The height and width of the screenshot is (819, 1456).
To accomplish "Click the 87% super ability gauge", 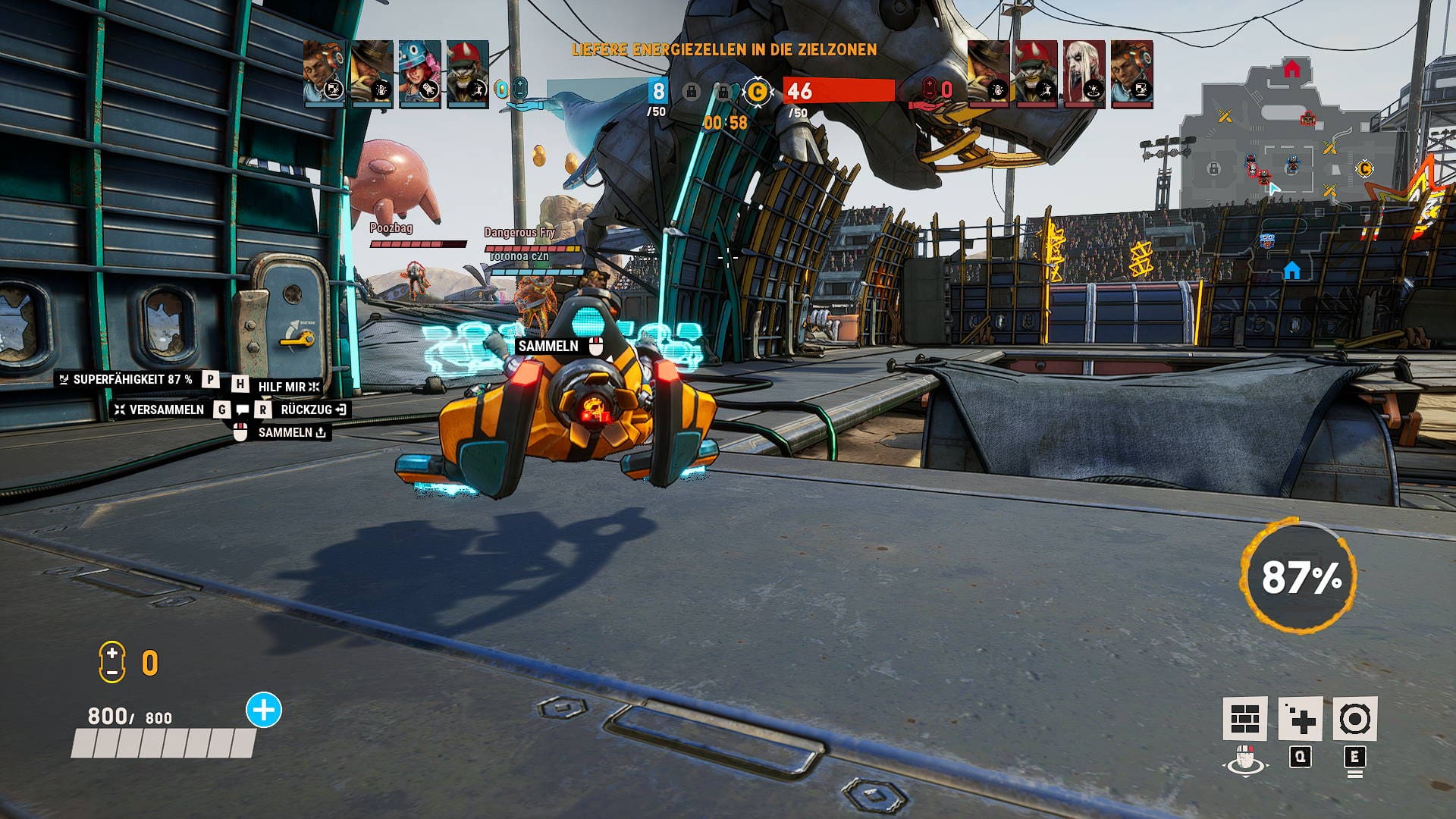I will (x=1300, y=576).
